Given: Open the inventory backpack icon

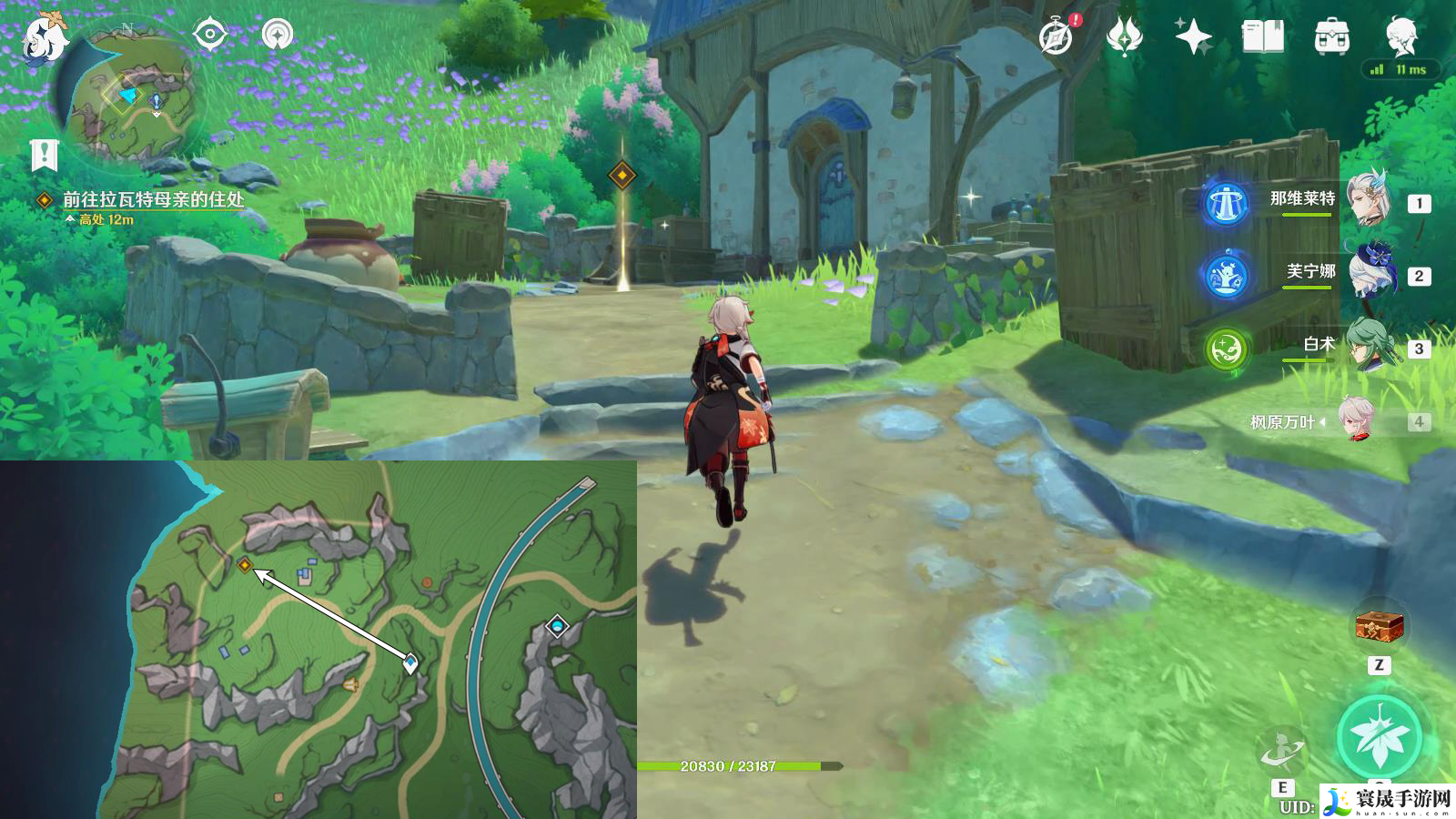Looking at the screenshot, I should pos(1332,37).
